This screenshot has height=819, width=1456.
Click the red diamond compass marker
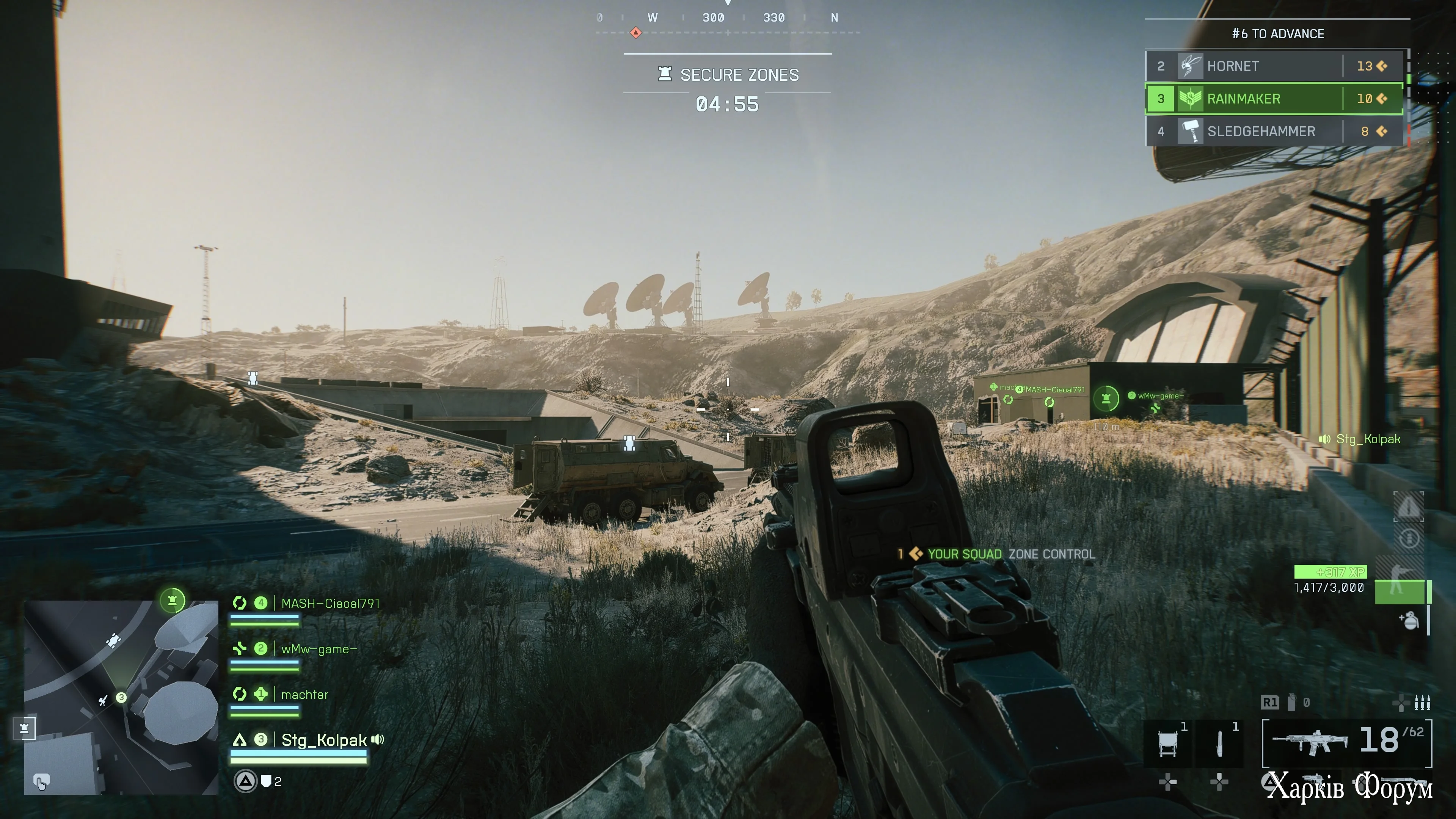point(636,32)
